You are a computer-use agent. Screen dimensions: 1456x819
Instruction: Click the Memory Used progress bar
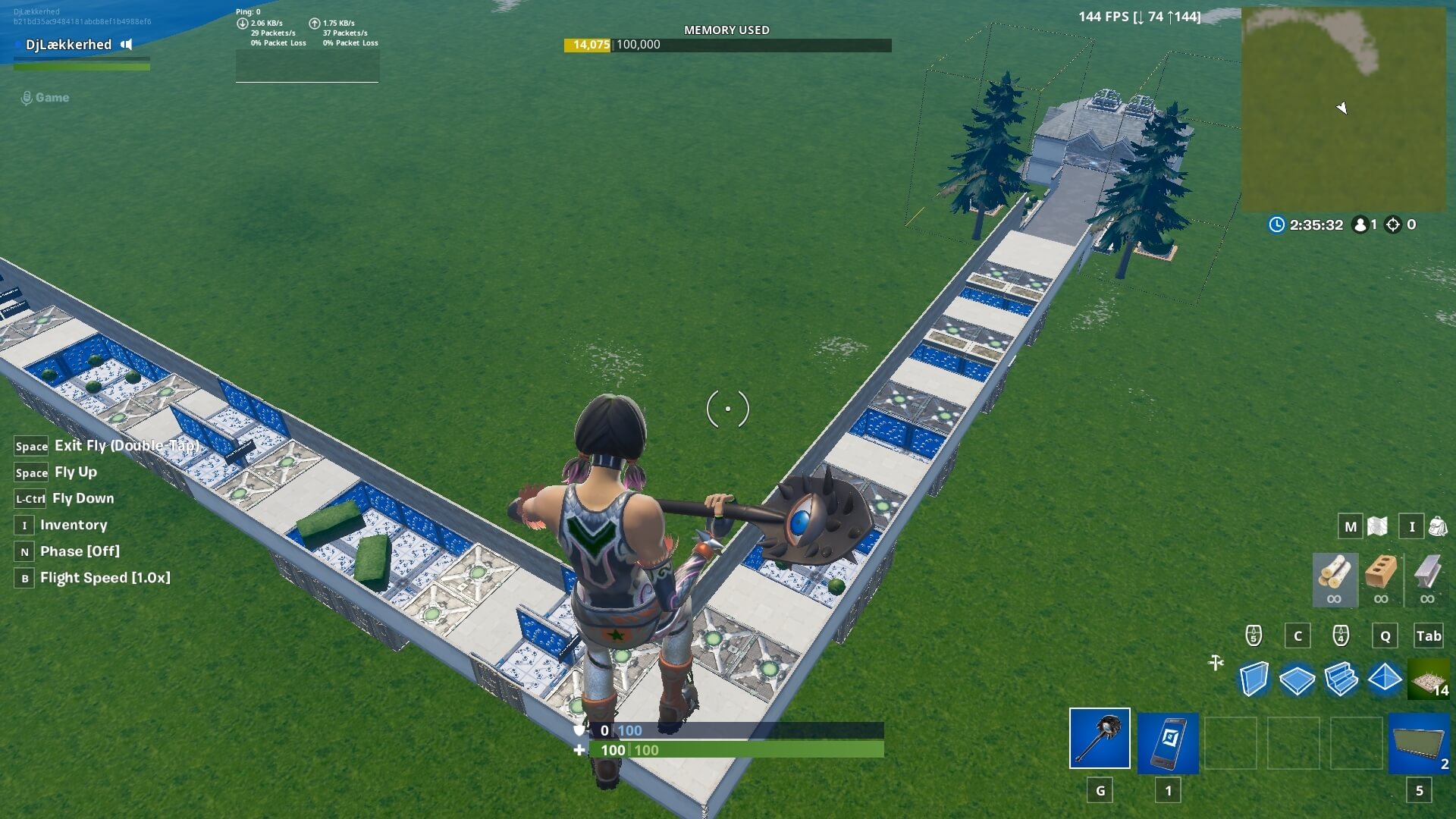pyautogui.click(x=726, y=44)
